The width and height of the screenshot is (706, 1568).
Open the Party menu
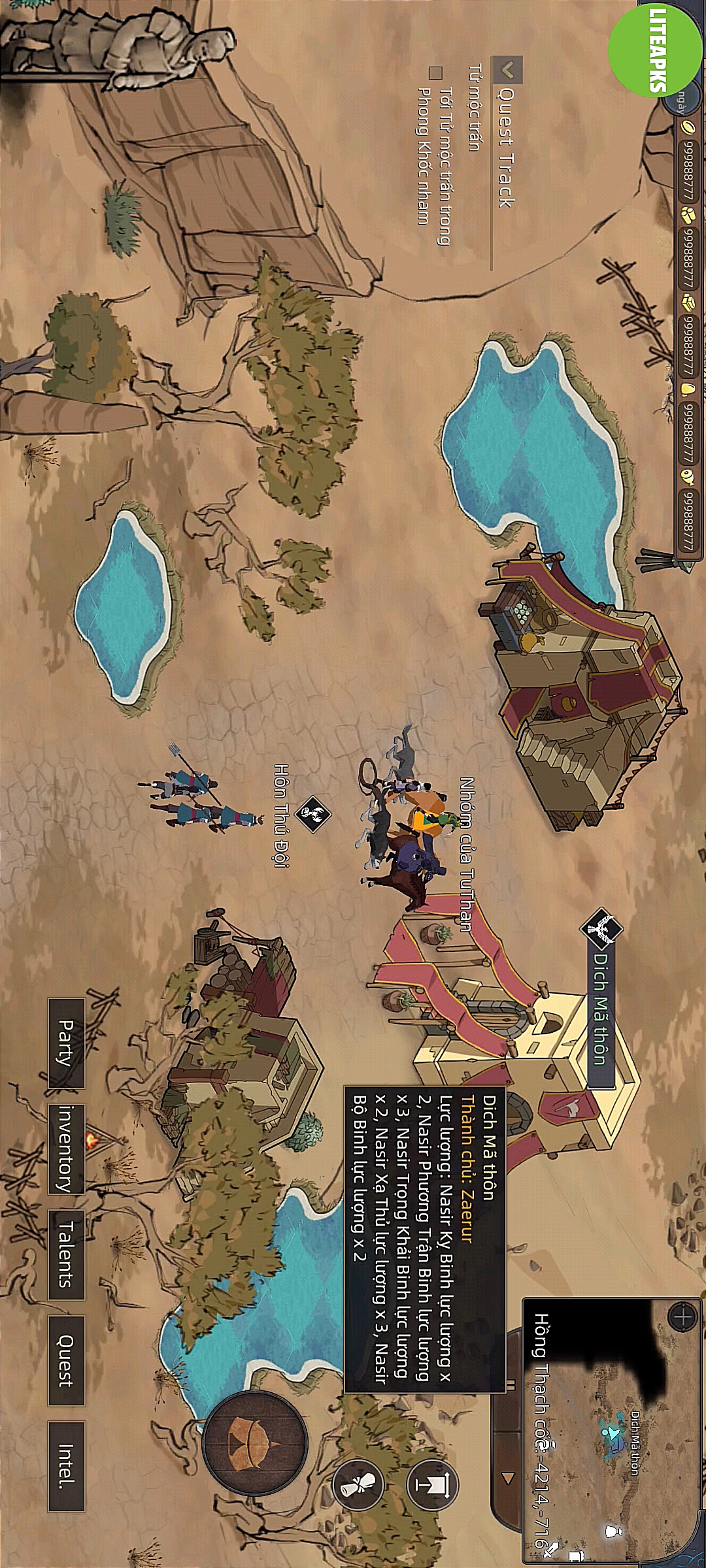click(x=67, y=1043)
